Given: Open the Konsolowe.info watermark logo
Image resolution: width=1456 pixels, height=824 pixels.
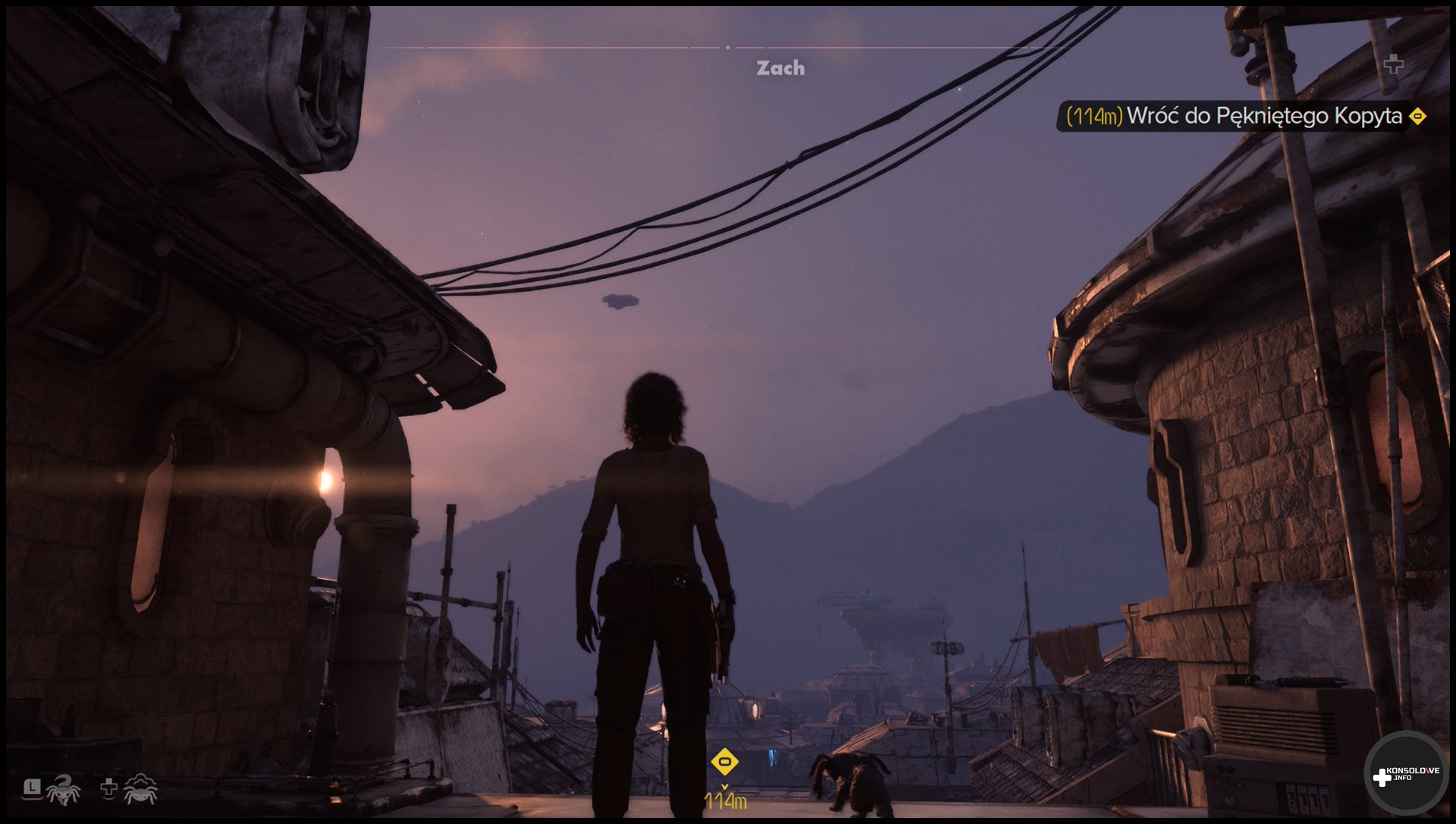Looking at the screenshot, I should pos(1405,775).
